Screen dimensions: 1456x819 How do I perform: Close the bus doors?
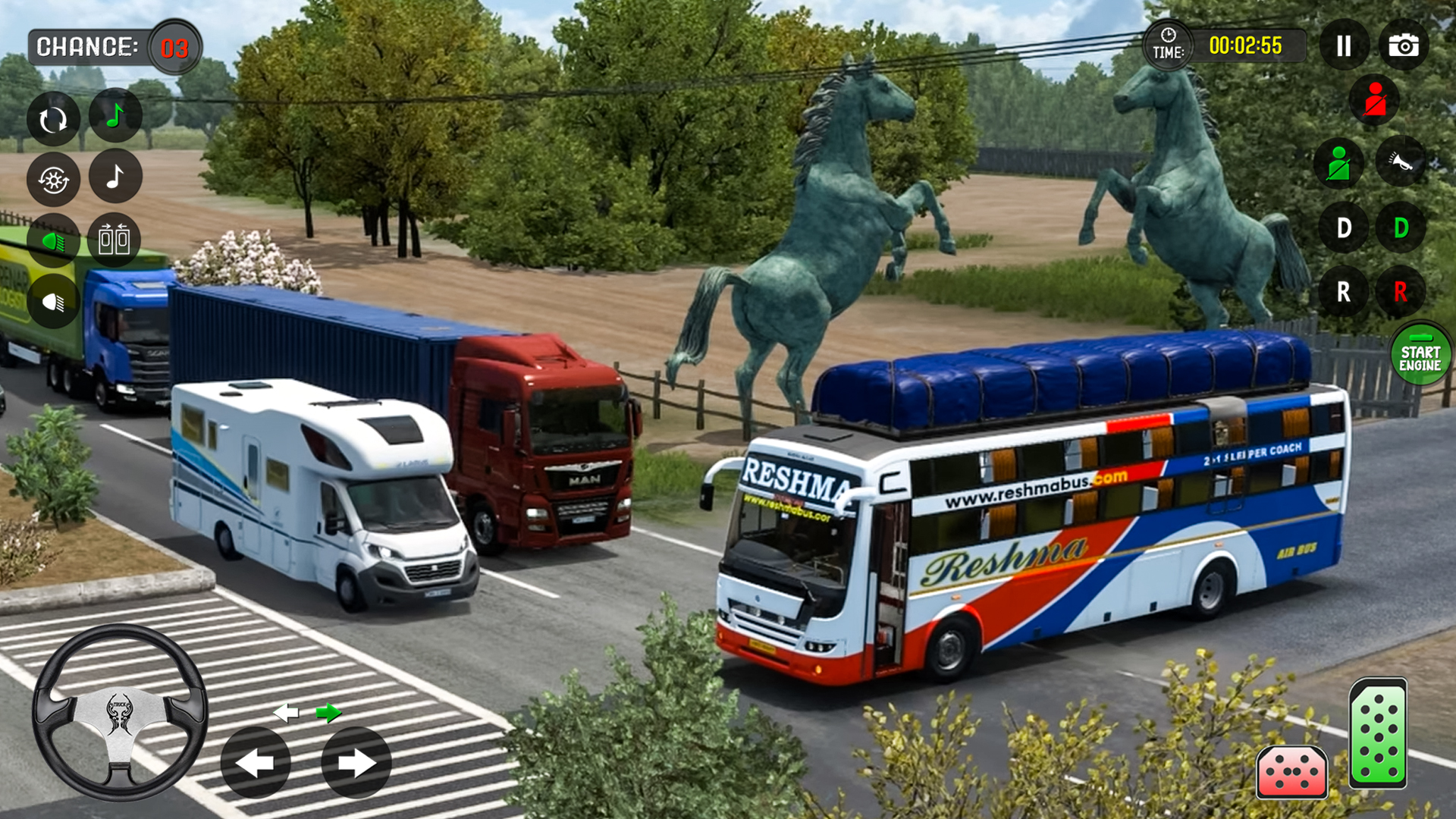pos(115,239)
